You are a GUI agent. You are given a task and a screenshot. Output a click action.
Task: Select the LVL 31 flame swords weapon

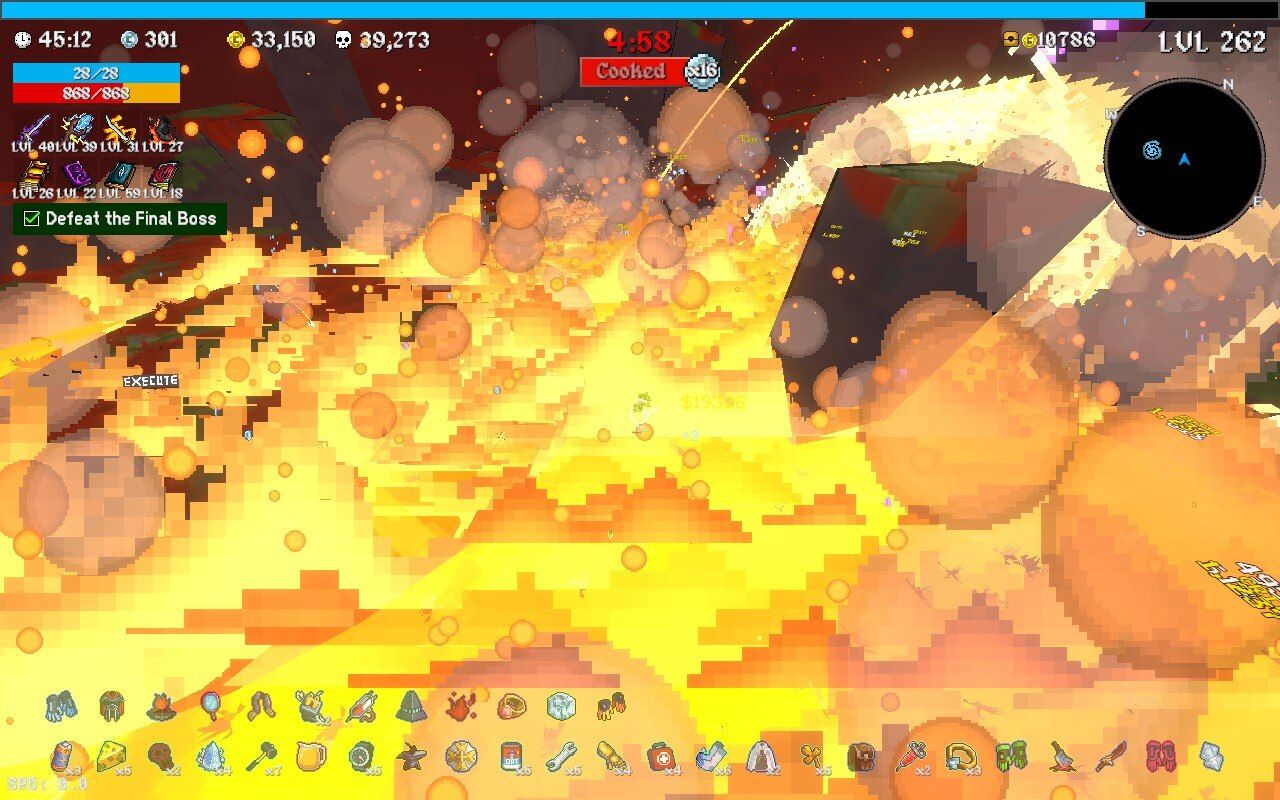click(119, 128)
